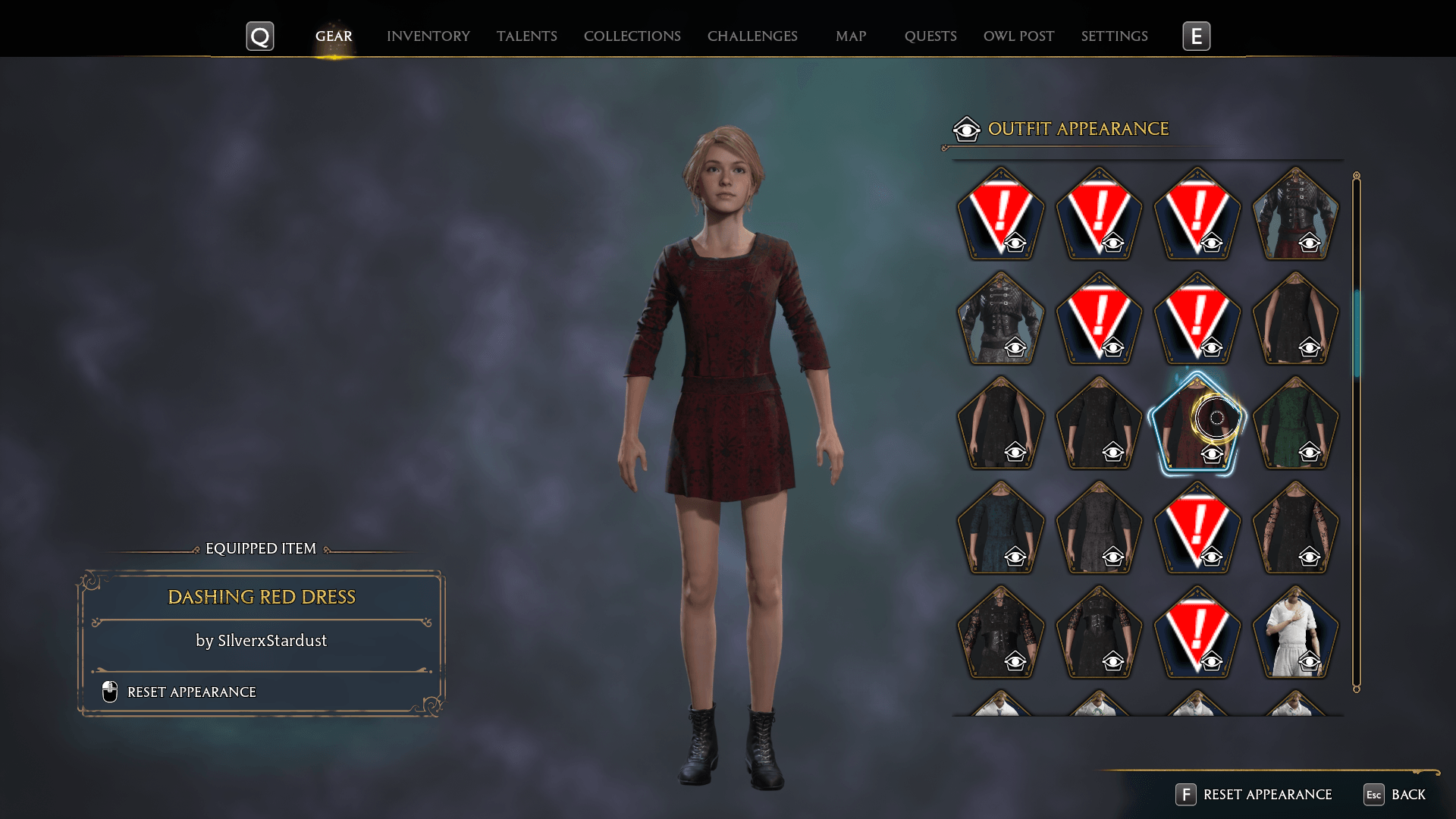Viewport: 1456px width, 819px height.
Task: Select the Outfit Appearance eye emblem icon
Action: (965, 129)
